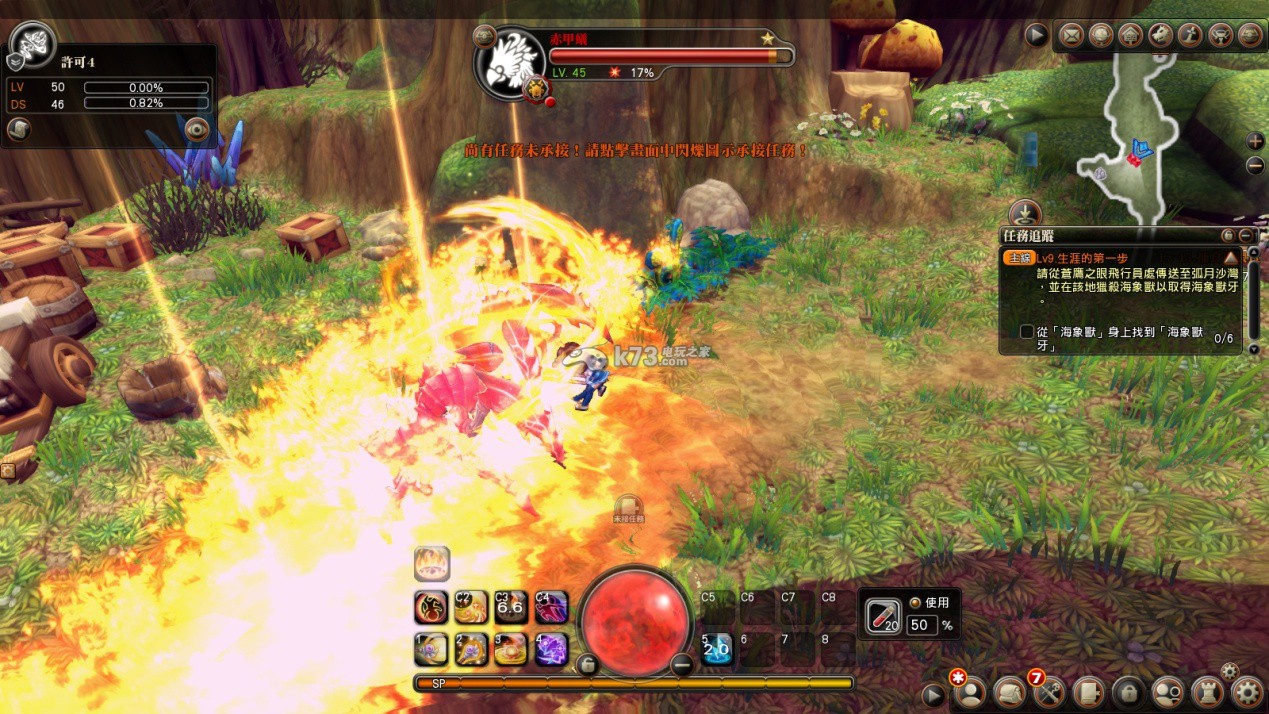This screenshot has height=714, width=1269.
Task: Open the castle tower guild icon
Action: (x=1207, y=693)
